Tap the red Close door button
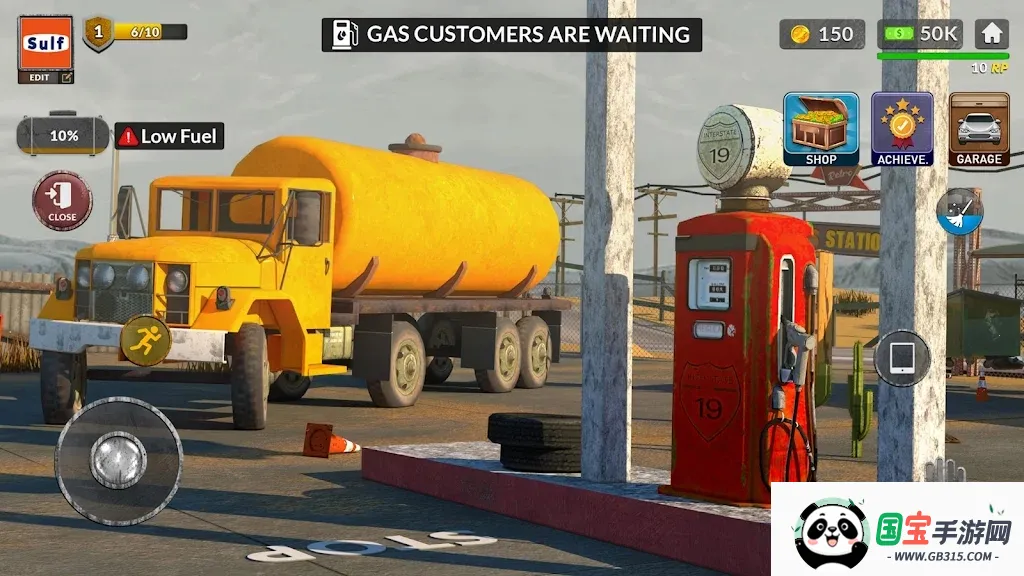Screen dimensions: 1024x576 click(x=62, y=200)
